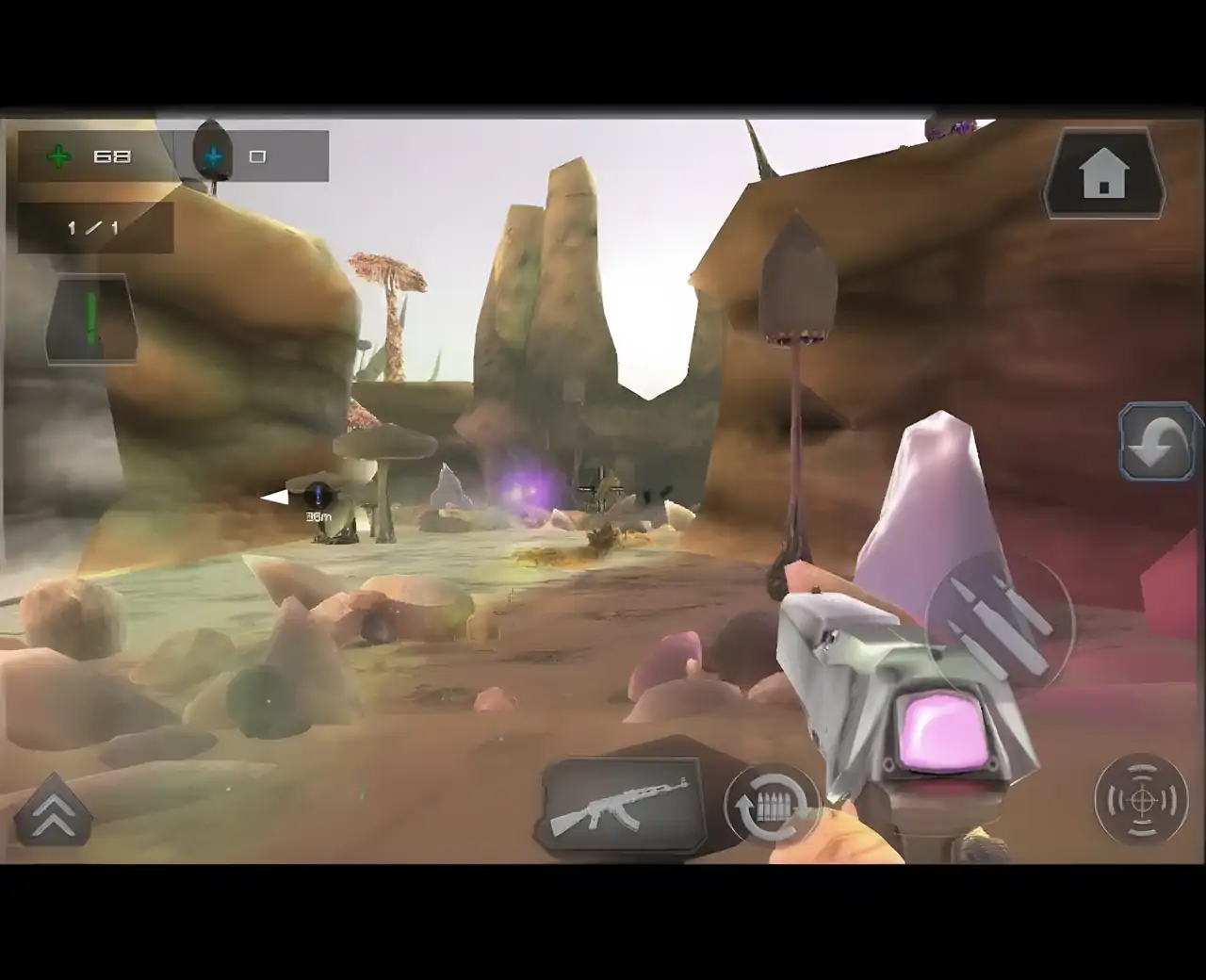The height and width of the screenshot is (980, 1206).
Task: Toggle the ammo panel showing 1/1
Action: [x=94, y=226]
